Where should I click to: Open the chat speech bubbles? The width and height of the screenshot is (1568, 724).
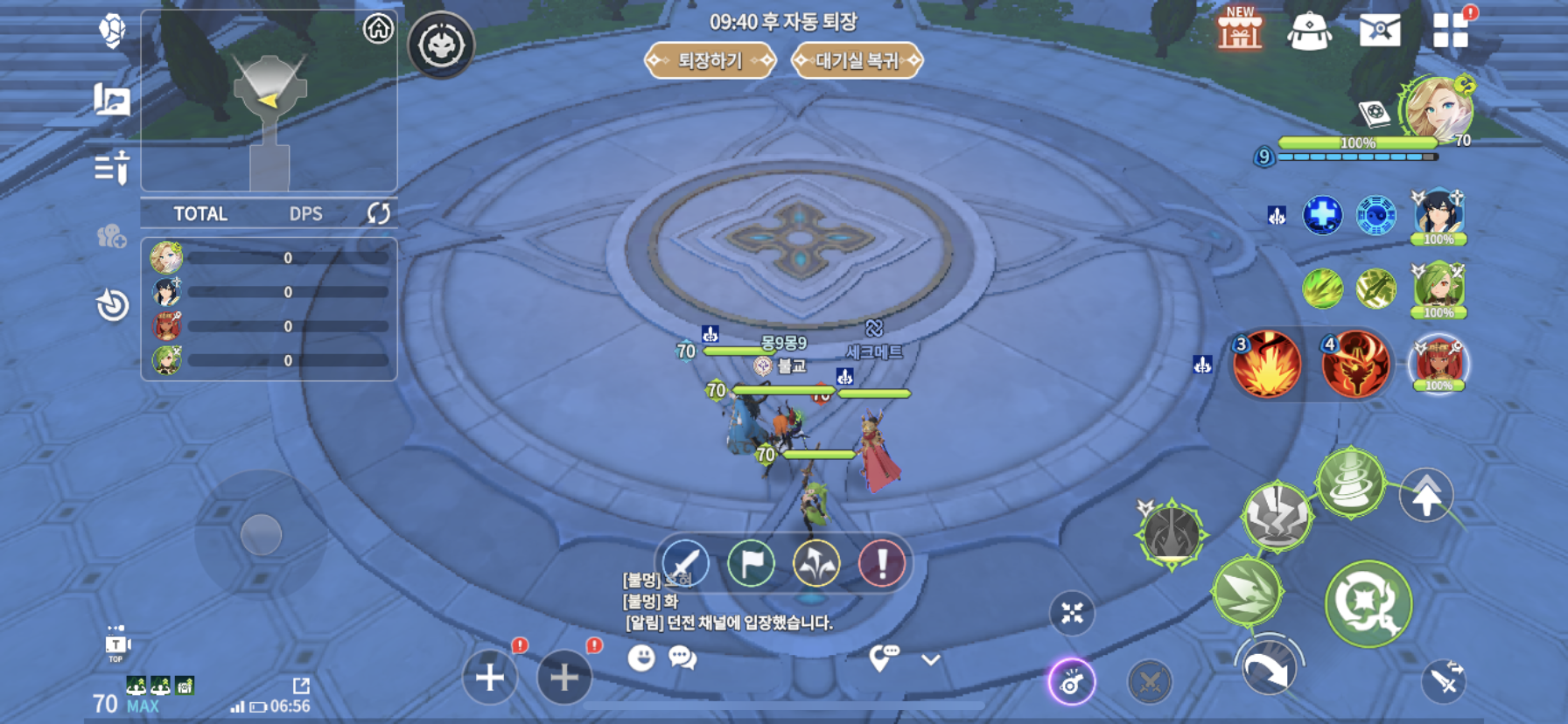[682, 658]
